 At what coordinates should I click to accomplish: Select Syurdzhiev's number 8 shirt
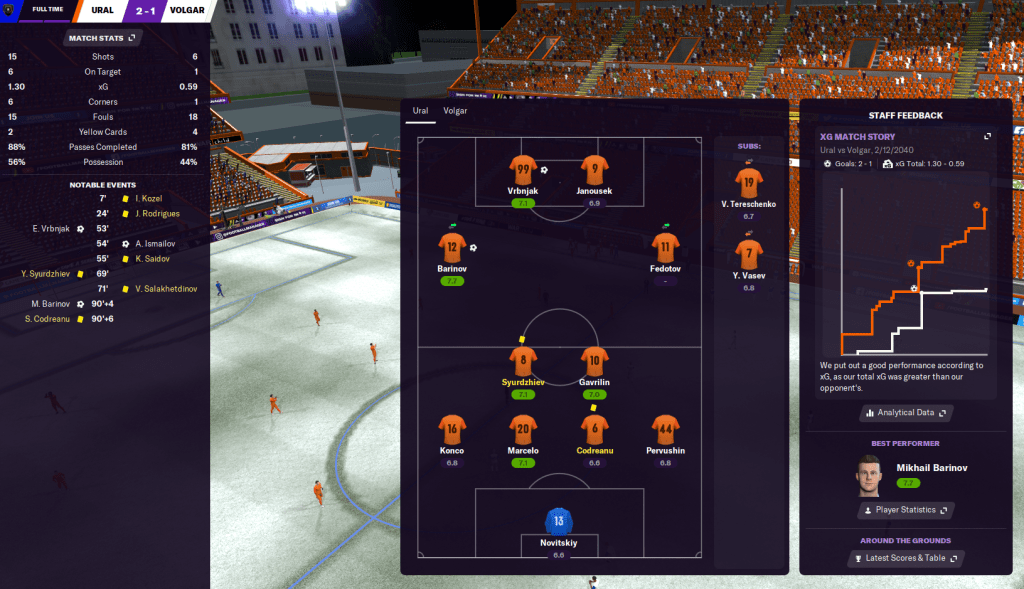pyautogui.click(x=522, y=360)
